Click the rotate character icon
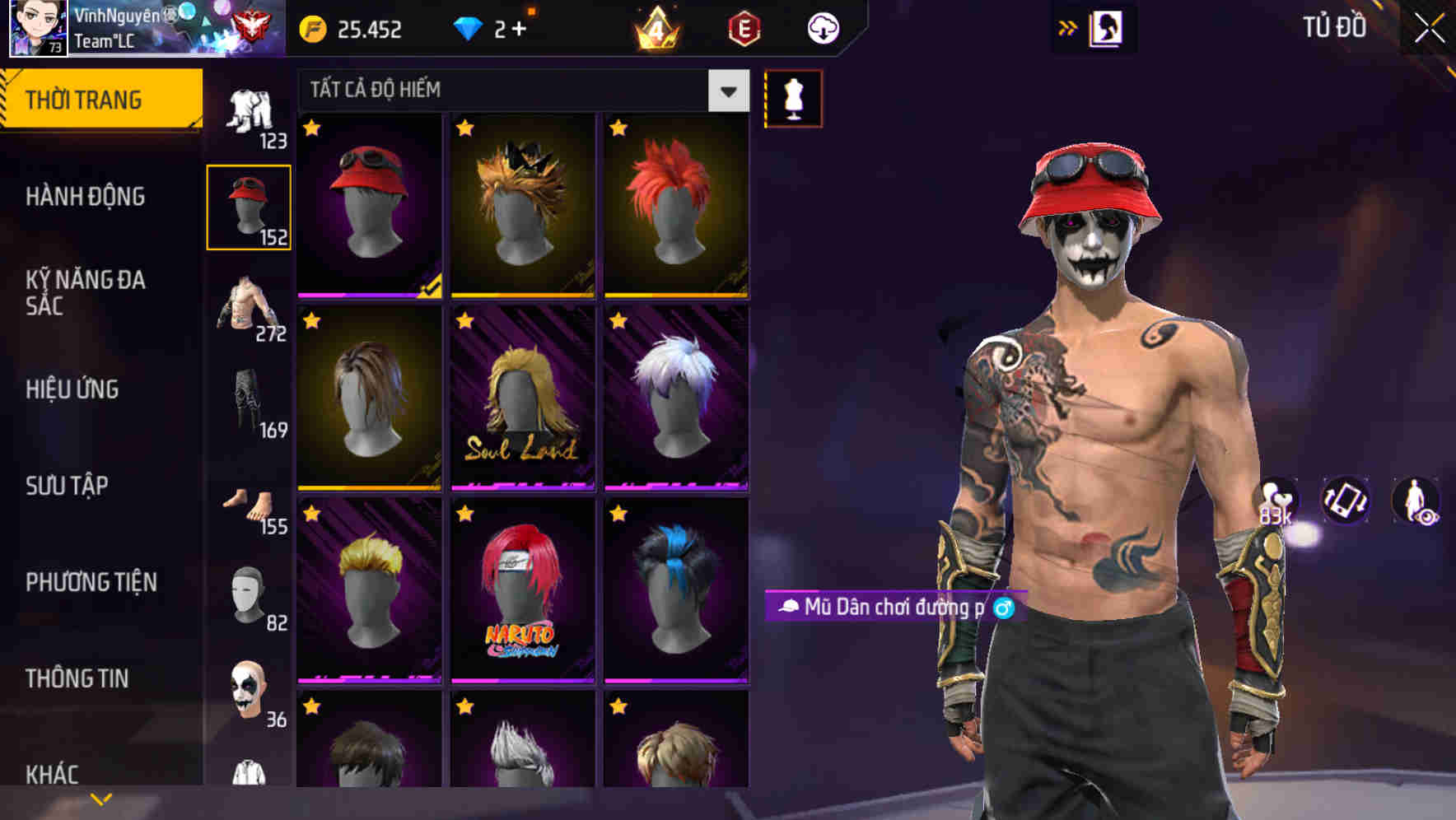 click(x=1344, y=501)
